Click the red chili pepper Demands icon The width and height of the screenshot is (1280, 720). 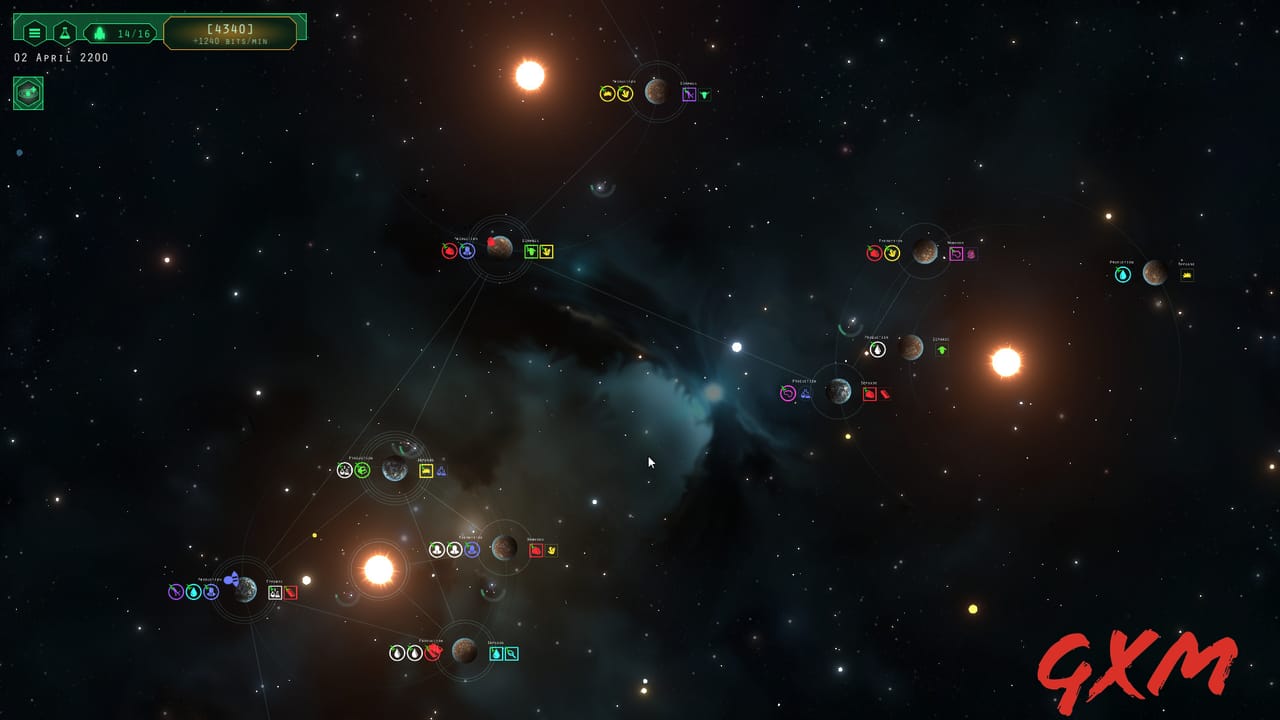pos(291,592)
